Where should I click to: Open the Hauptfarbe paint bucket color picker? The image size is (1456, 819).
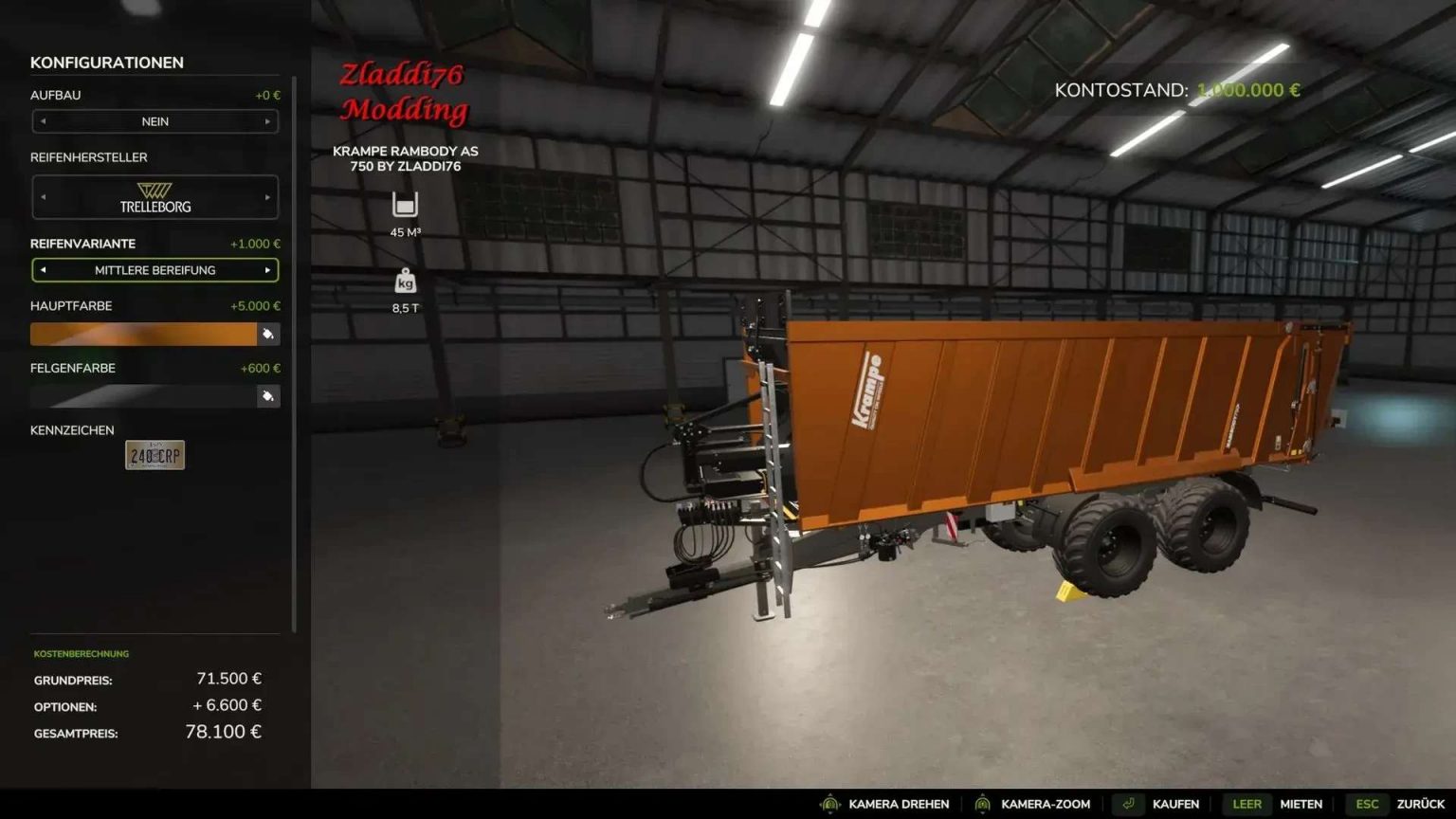pyautogui.click(x=268, y=334)
